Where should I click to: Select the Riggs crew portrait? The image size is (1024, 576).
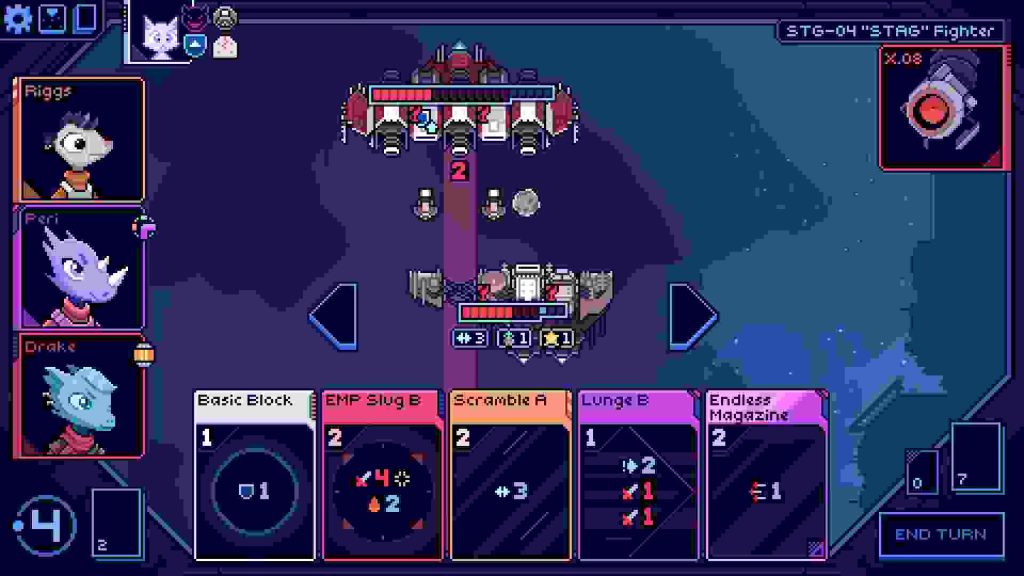[80, 139]
